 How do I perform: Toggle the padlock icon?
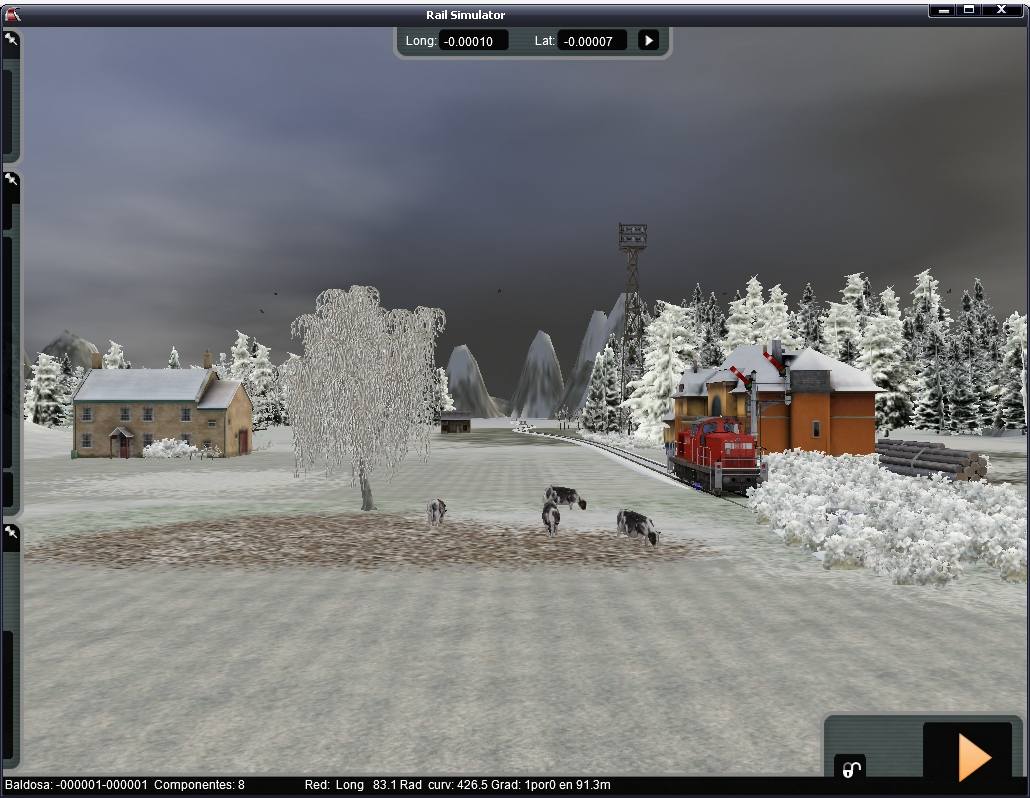850,769
